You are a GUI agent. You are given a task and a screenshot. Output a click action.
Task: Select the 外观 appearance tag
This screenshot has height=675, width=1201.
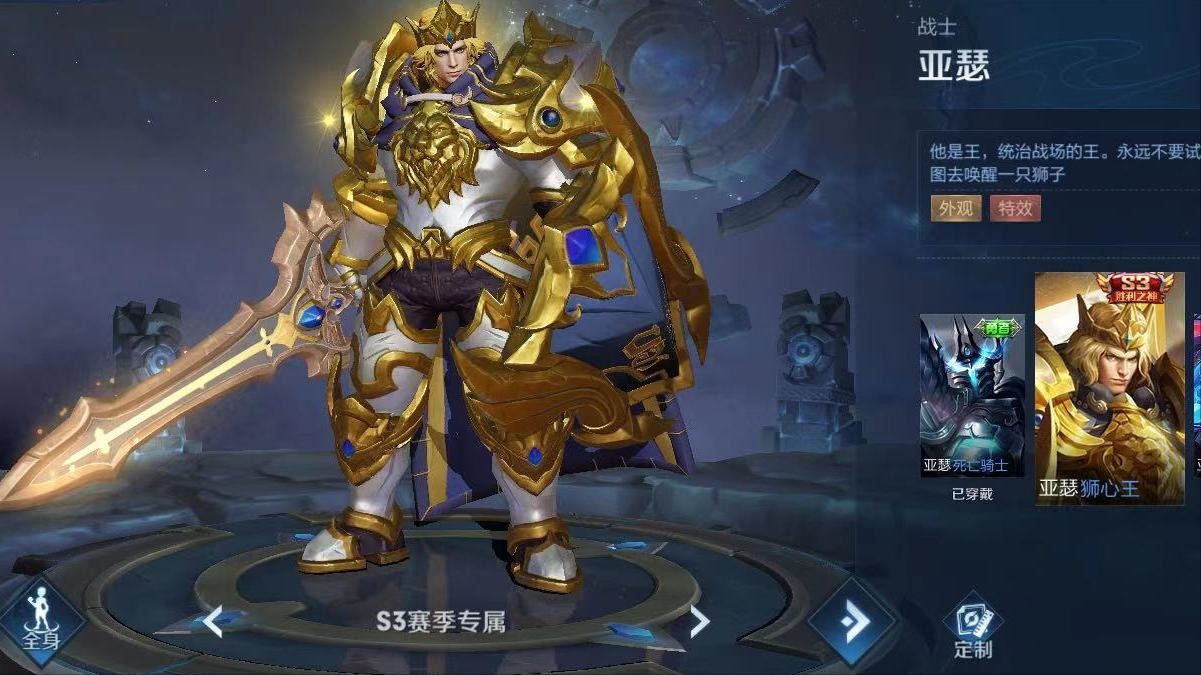coord(955,208)
